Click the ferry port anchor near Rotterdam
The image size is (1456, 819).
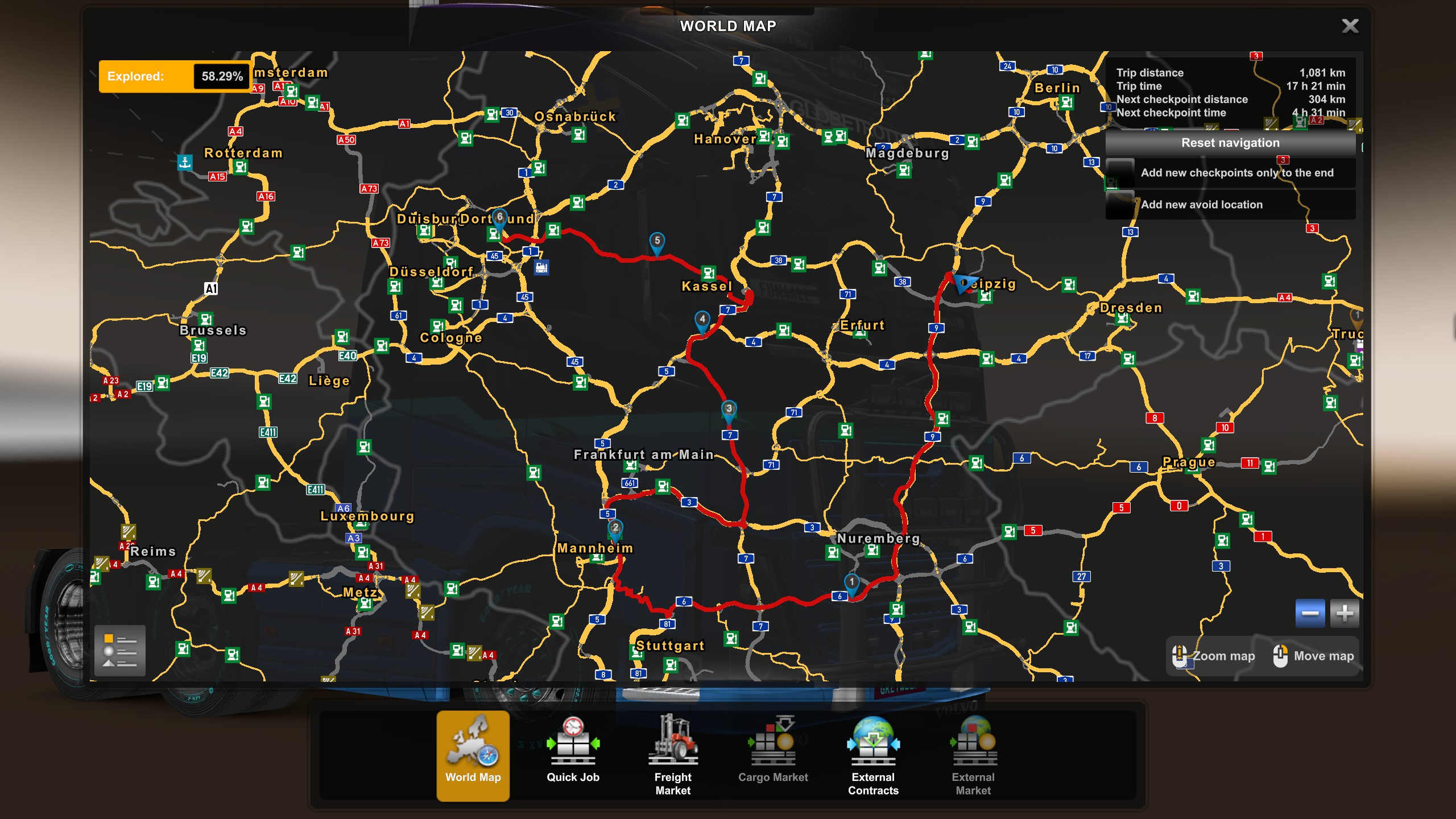186,162
